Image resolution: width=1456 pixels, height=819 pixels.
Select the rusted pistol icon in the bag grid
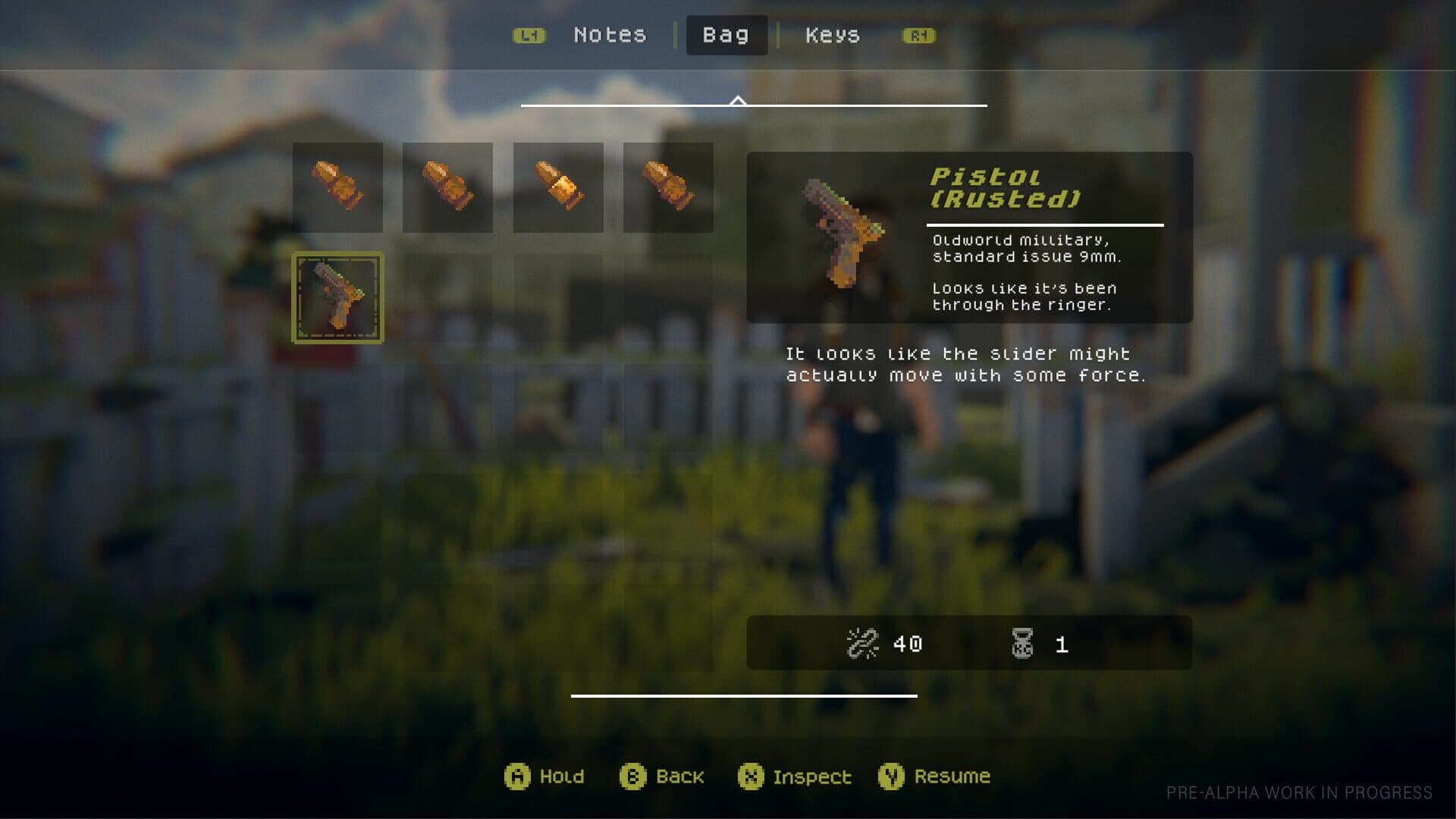337,296
